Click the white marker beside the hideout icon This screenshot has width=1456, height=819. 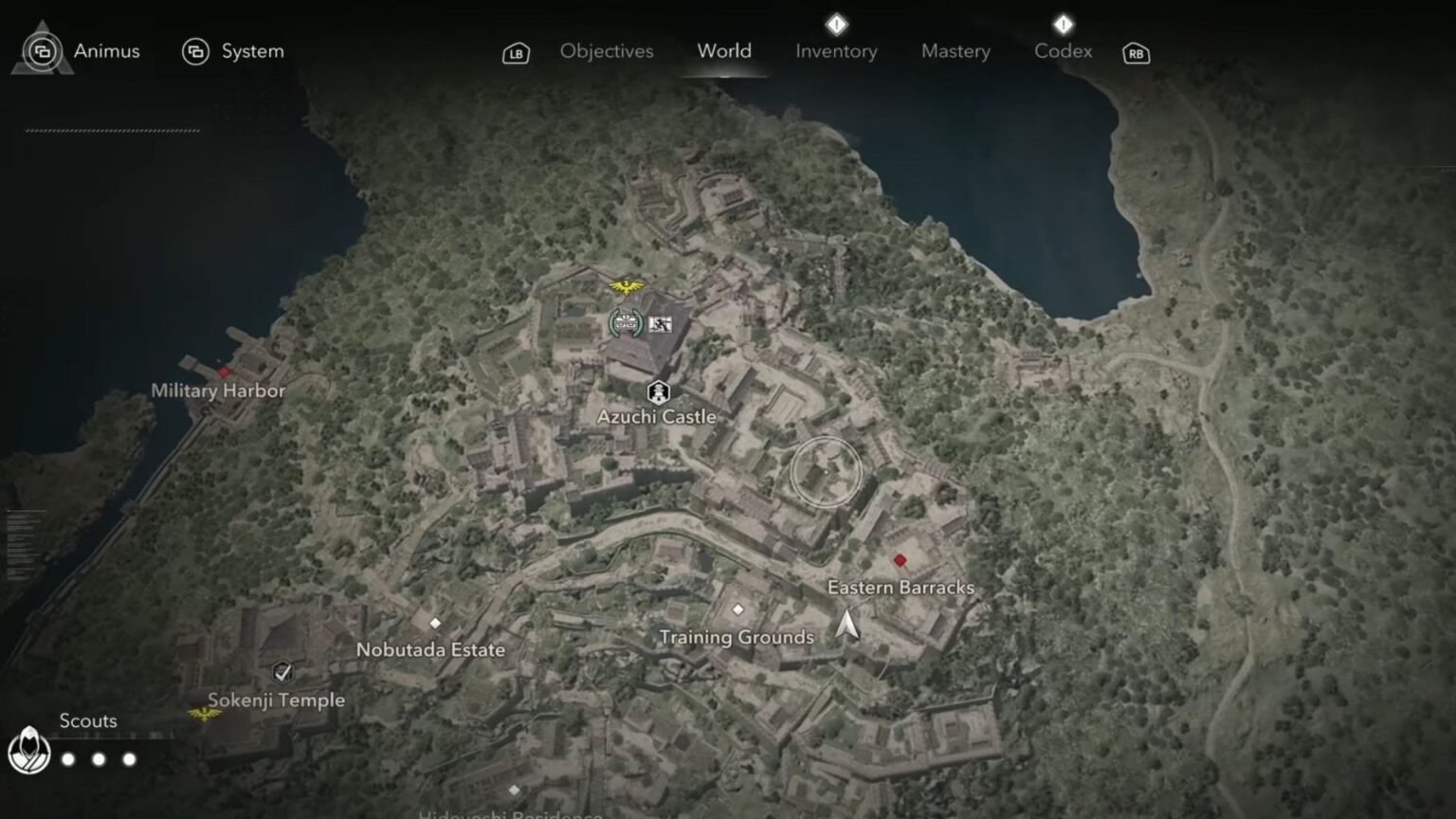click(660, 323)
